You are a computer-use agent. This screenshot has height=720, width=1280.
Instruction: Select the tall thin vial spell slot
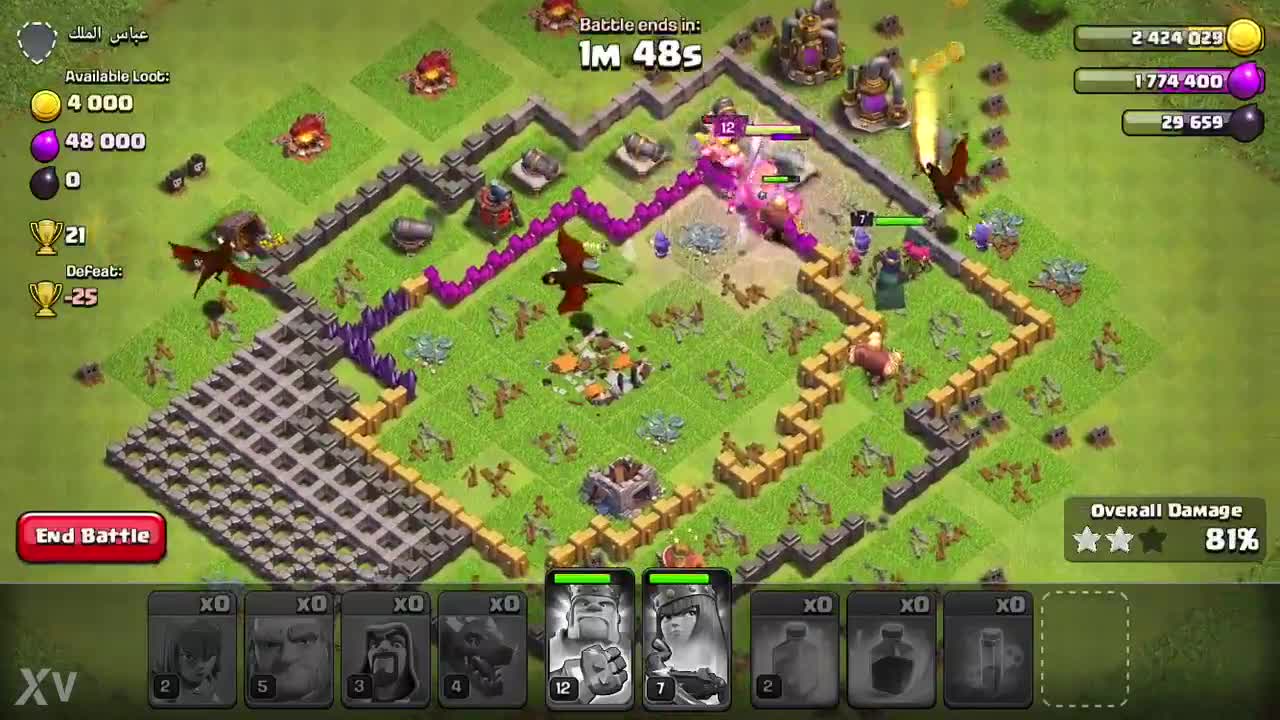pyautogui.click(x=988, y=650)
